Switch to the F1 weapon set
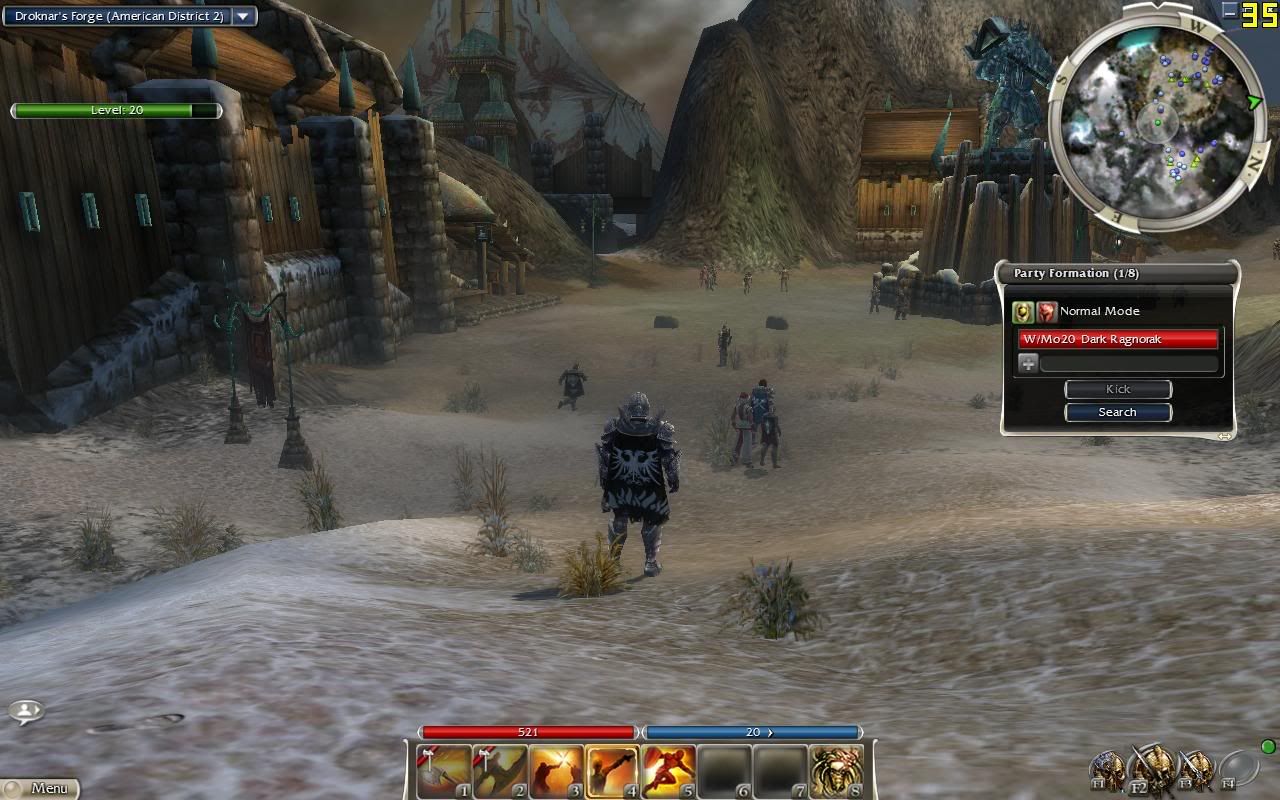 pos(1108,771)
